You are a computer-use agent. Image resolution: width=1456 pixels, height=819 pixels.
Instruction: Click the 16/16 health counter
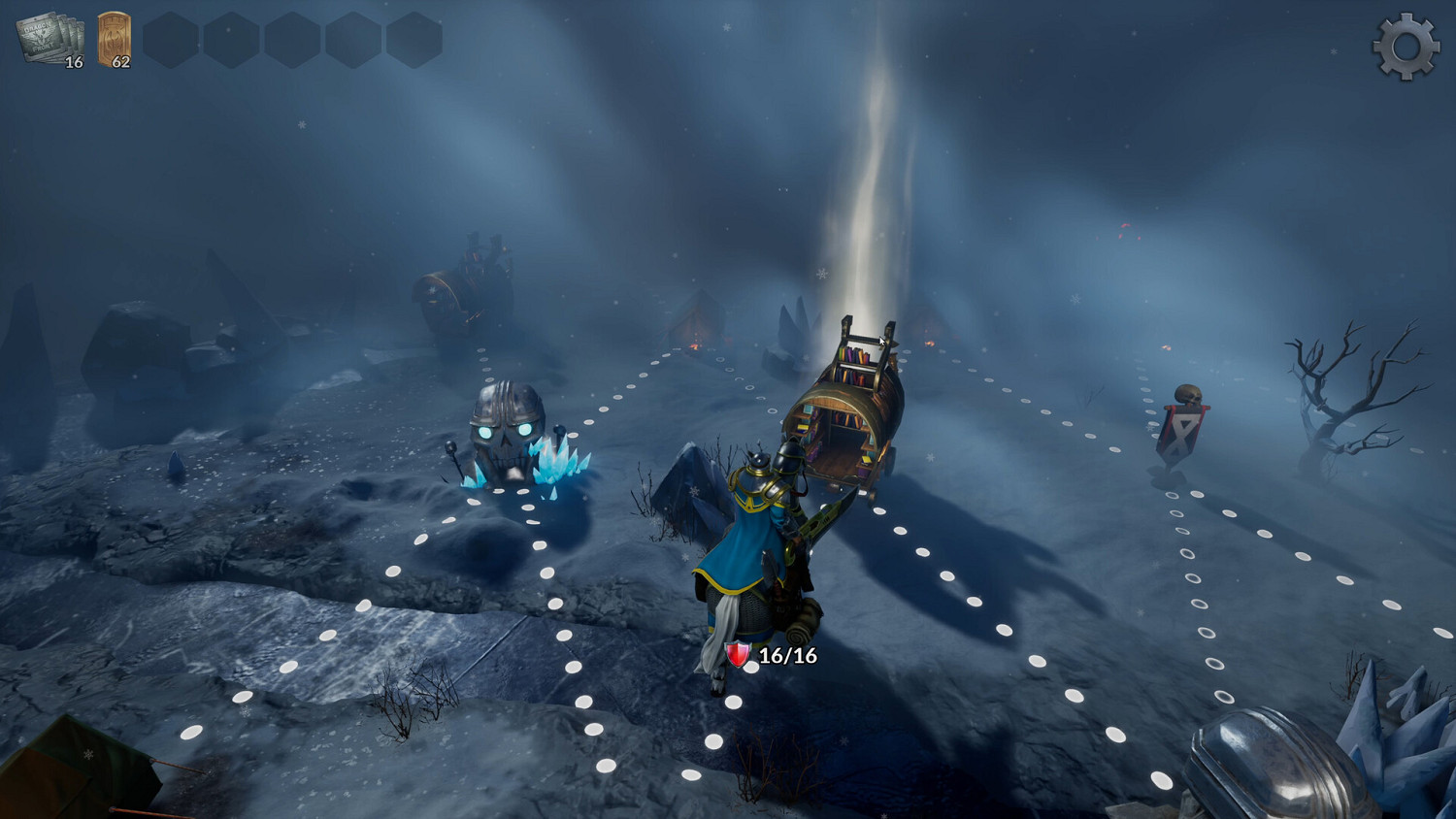point(786,655)
